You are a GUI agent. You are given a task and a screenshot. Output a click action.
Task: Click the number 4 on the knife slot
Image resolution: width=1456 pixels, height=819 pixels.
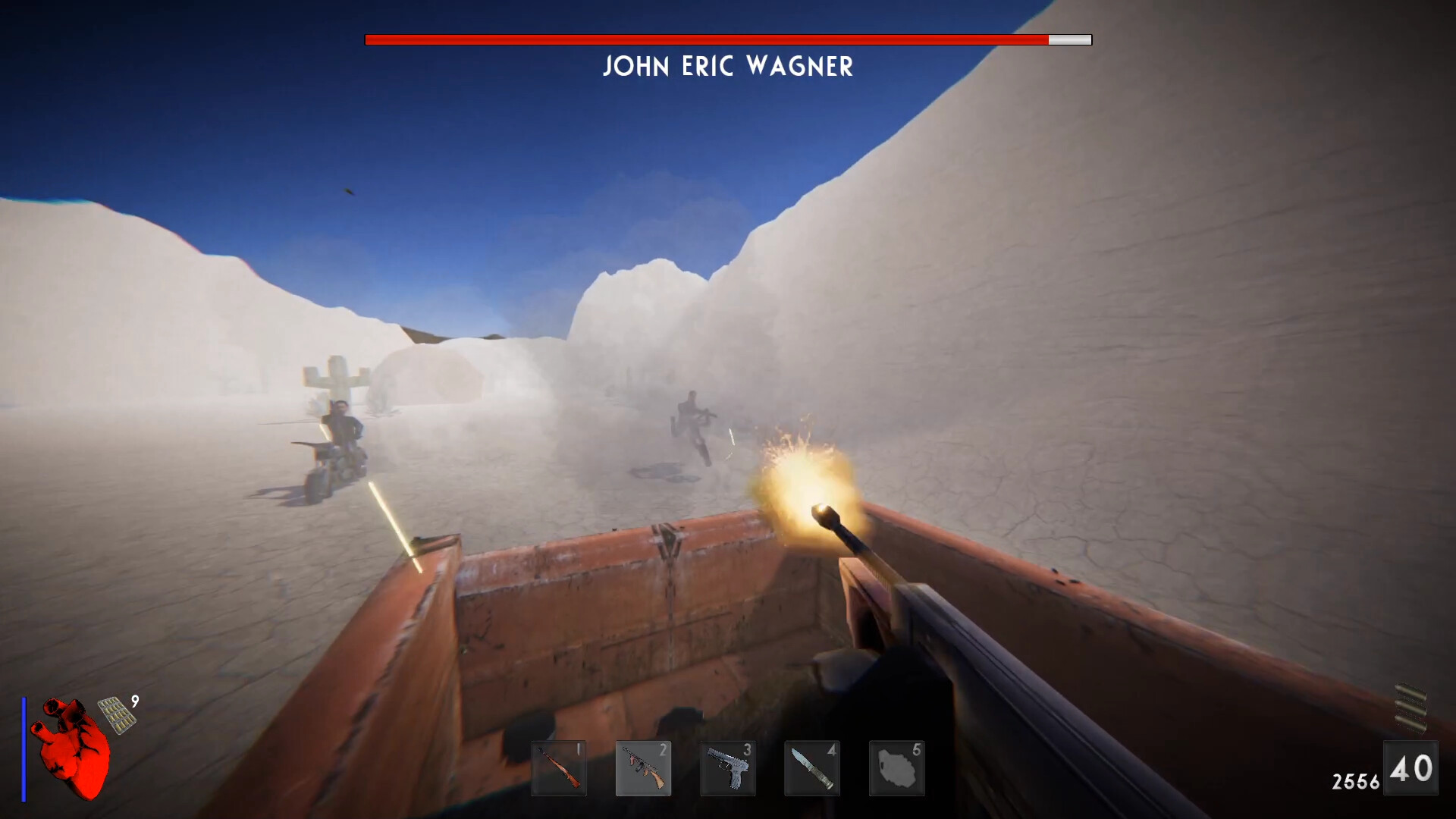(831, 749)
